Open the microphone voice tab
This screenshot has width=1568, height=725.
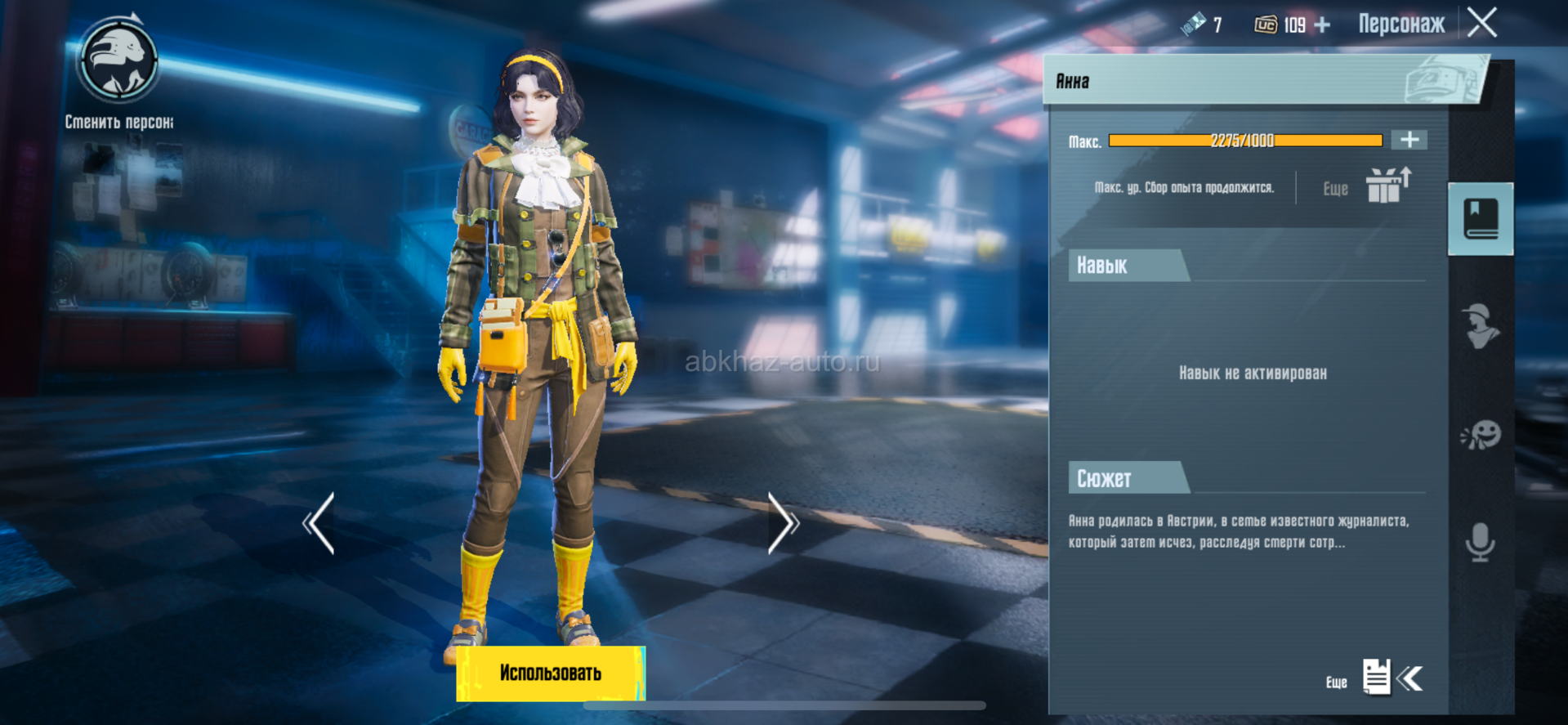(1480, 542)
